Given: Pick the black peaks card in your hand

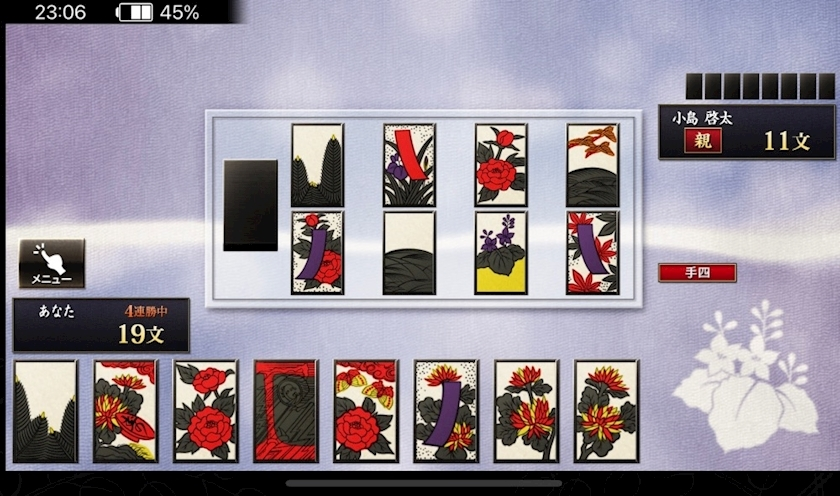Looking at the screenshot, I should point(45,410).
